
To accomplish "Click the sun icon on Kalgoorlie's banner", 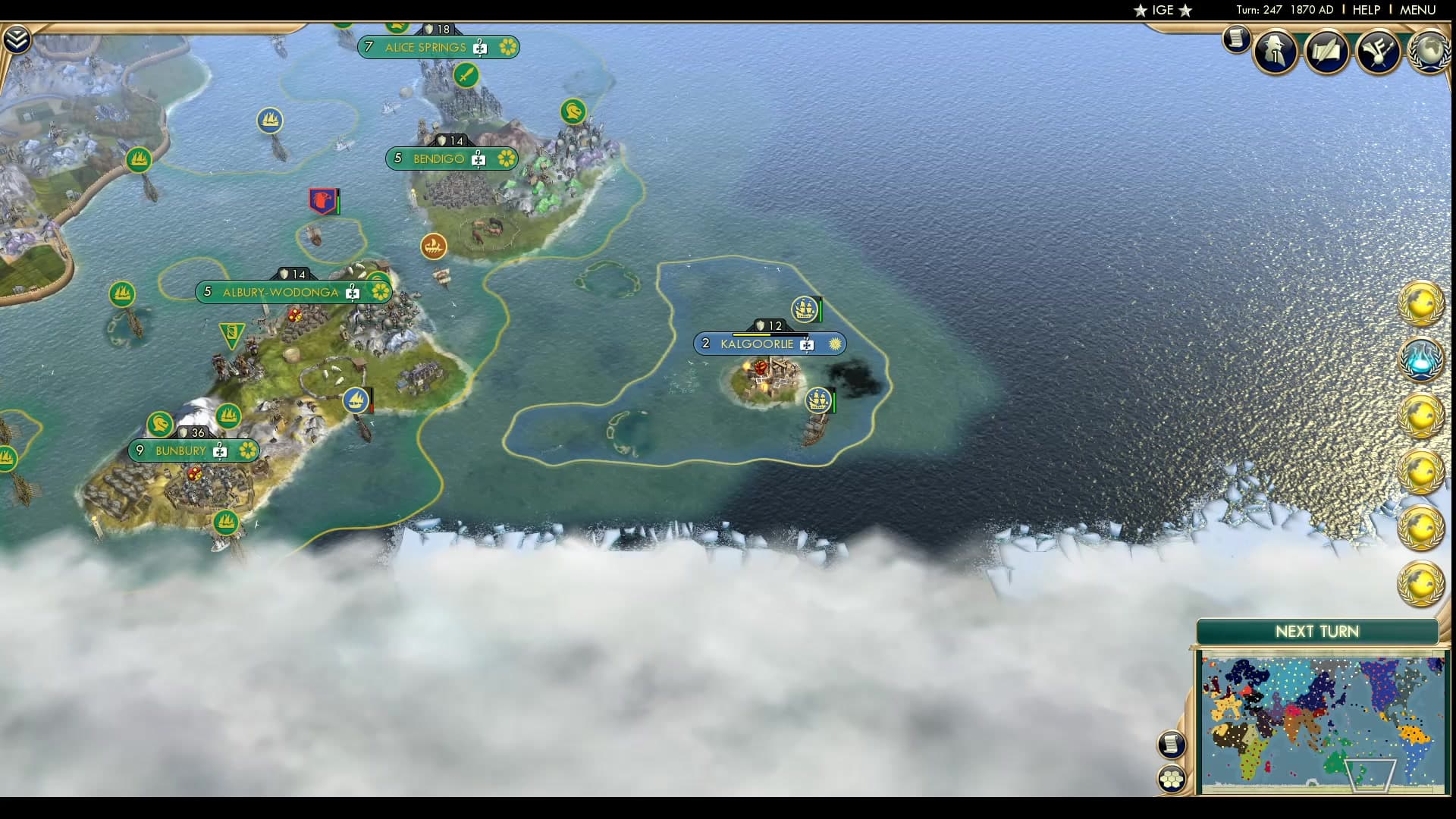I will (x=834, y=344).
